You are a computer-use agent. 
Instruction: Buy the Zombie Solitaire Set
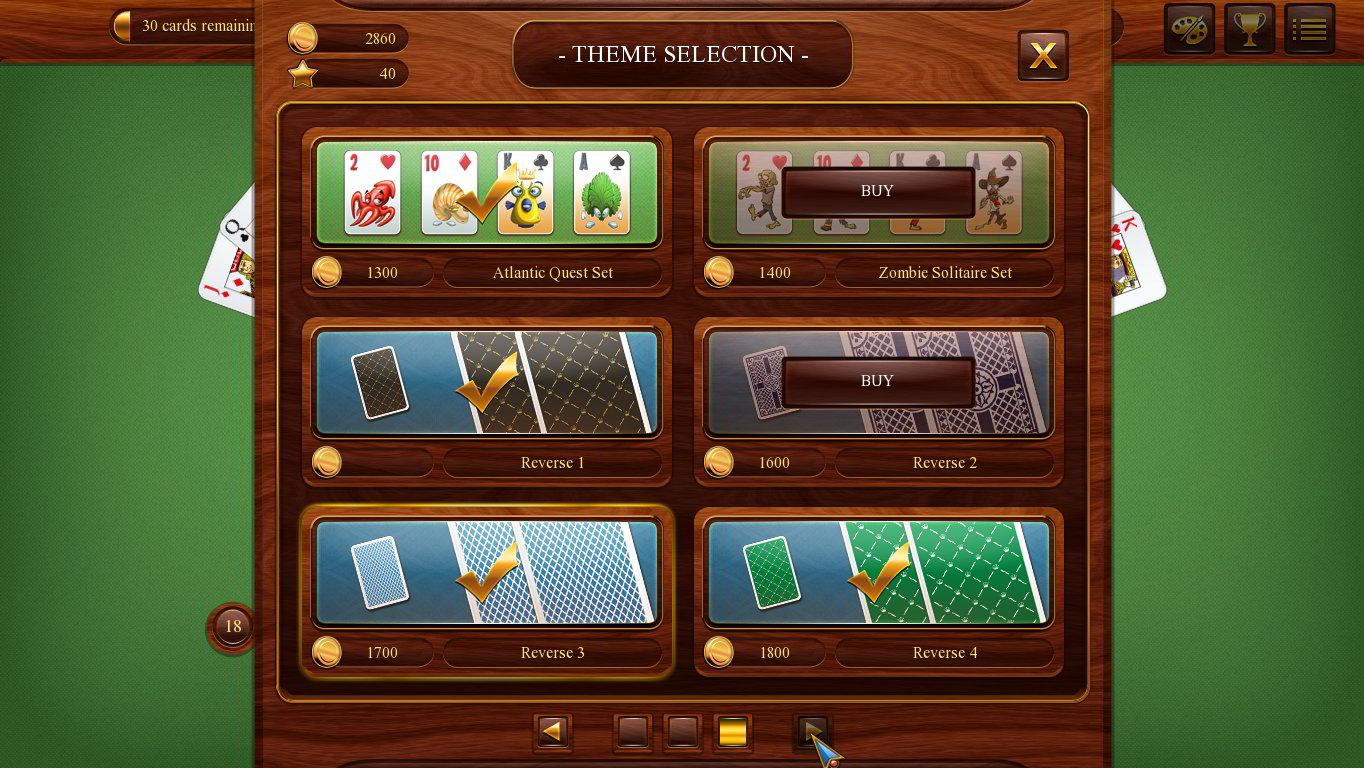877,191
